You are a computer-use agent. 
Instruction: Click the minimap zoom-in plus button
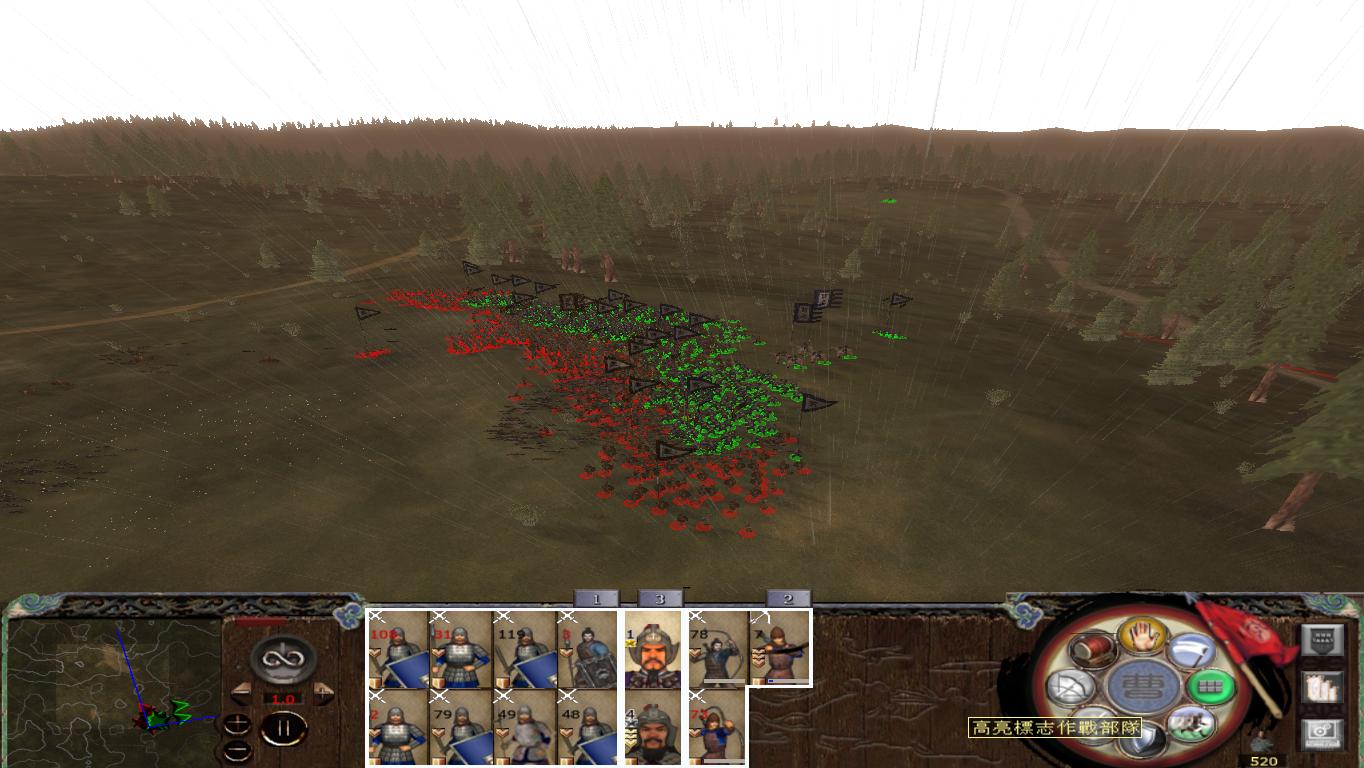coord(238,723)
